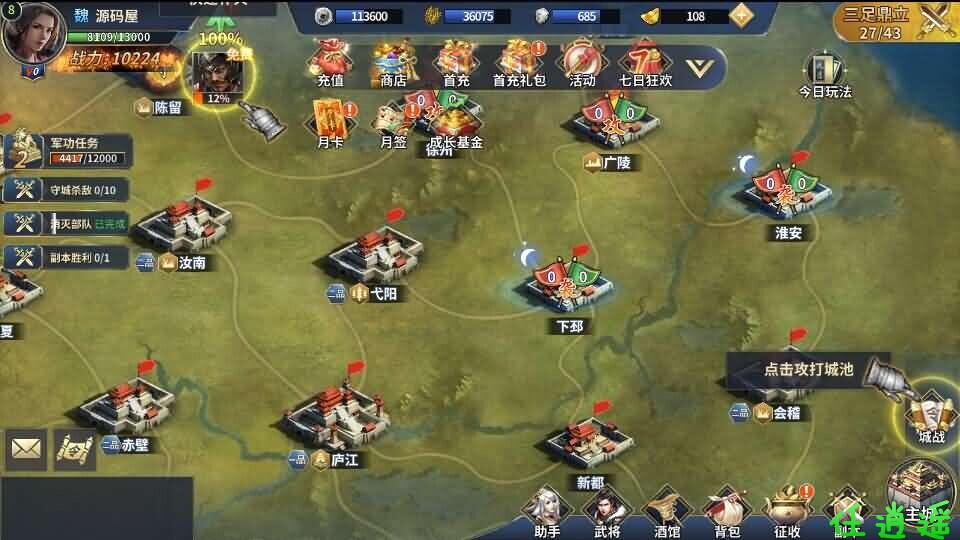The image size is (960, 540).
Task: Open the 军功任务 military merit quest
Action: coord(66,151)
